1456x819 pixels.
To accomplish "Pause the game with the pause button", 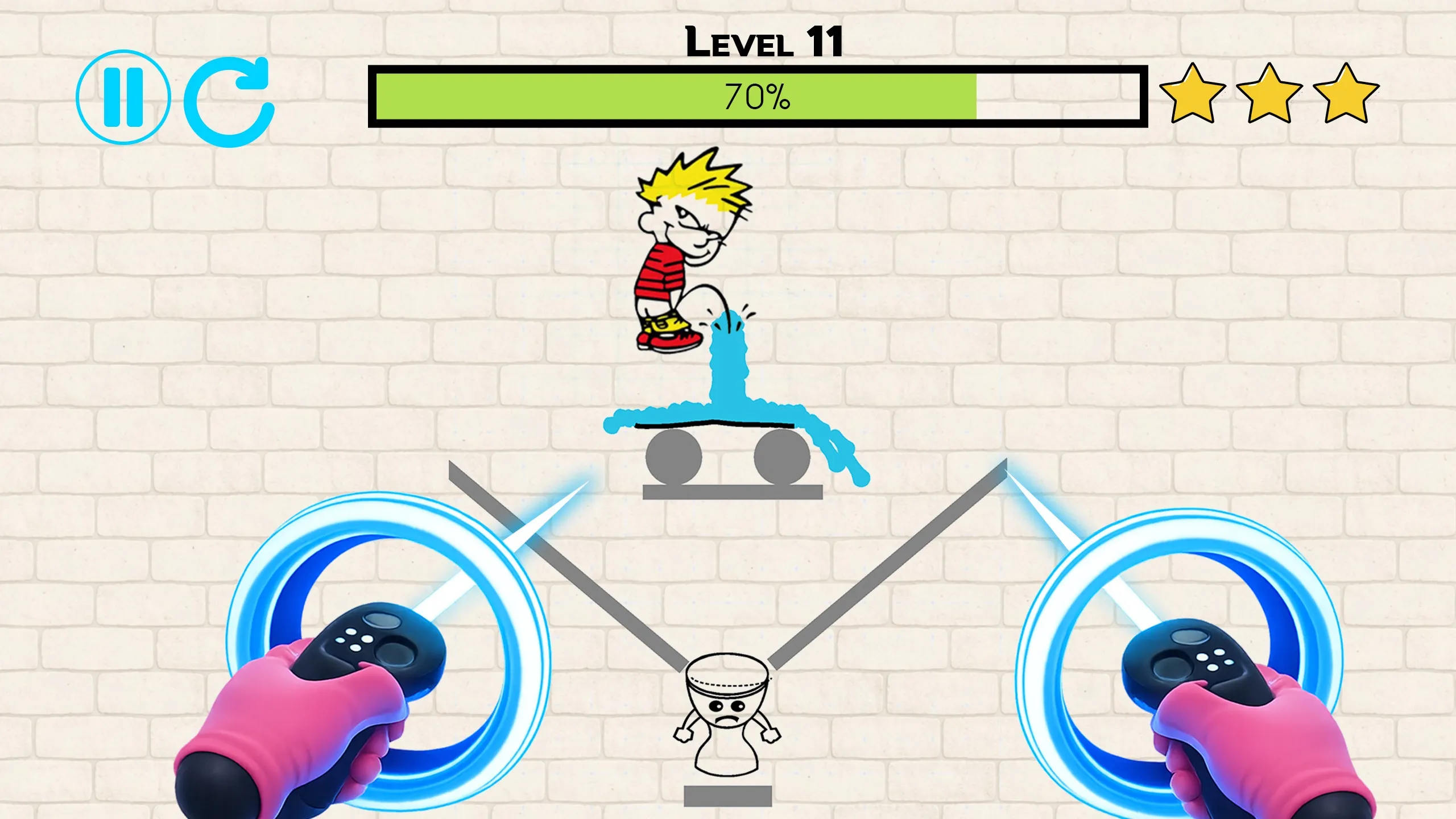I will click(x=123, y=97).
